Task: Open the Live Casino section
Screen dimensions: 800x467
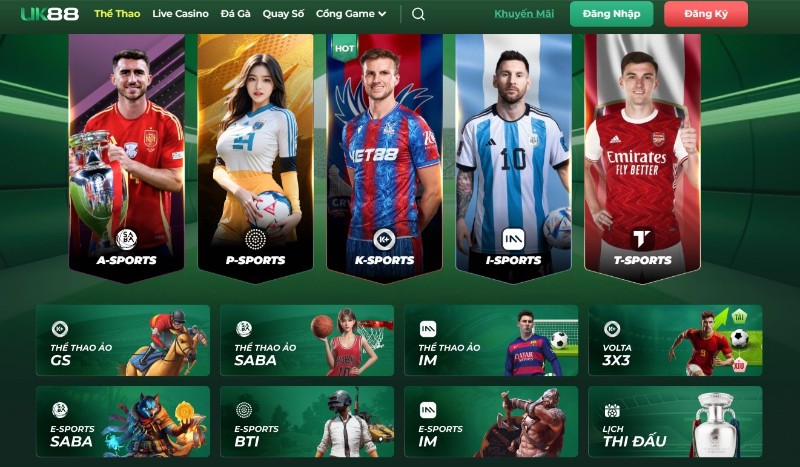Action: point(181,14)
